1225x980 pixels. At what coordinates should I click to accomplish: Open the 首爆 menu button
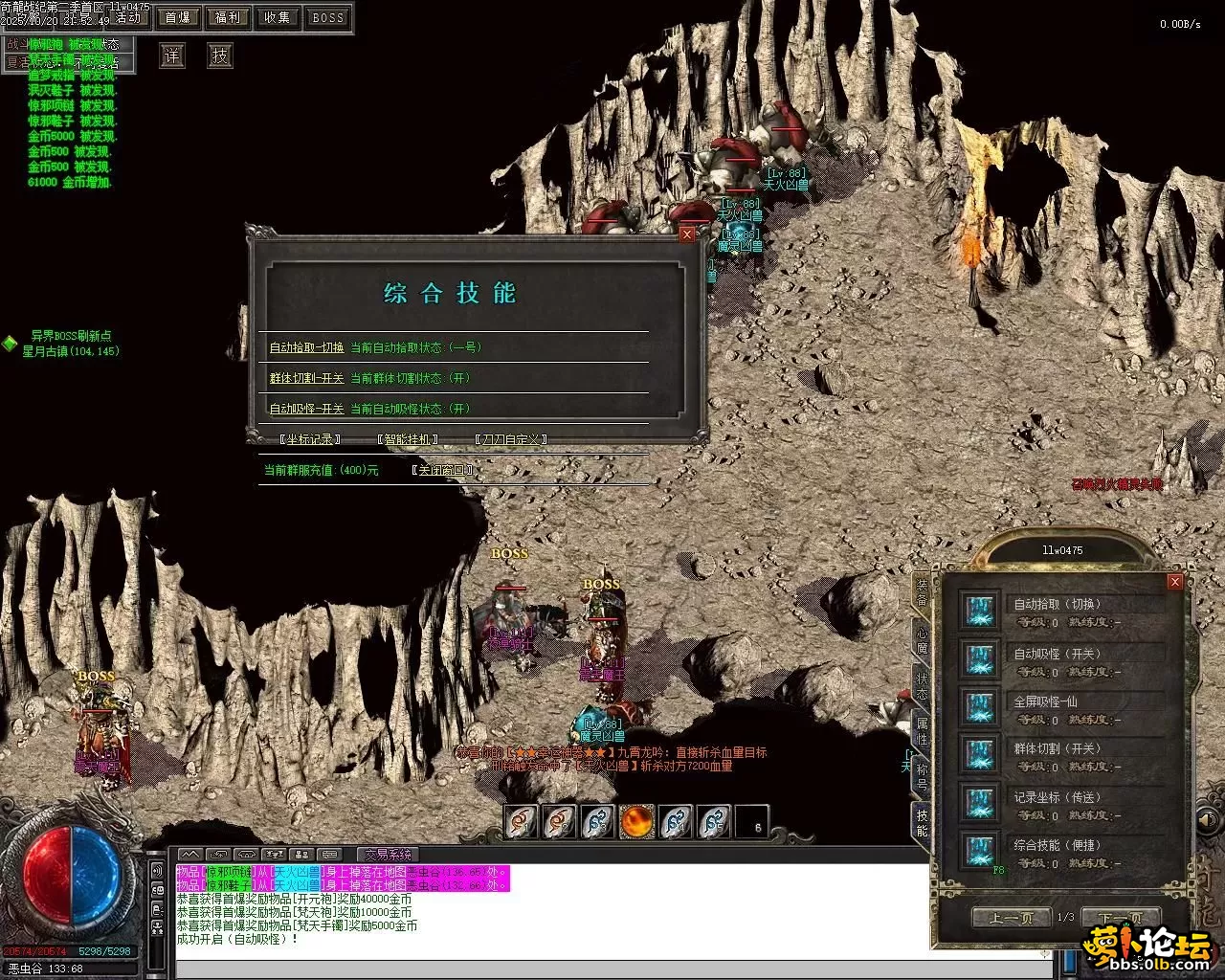177,17
